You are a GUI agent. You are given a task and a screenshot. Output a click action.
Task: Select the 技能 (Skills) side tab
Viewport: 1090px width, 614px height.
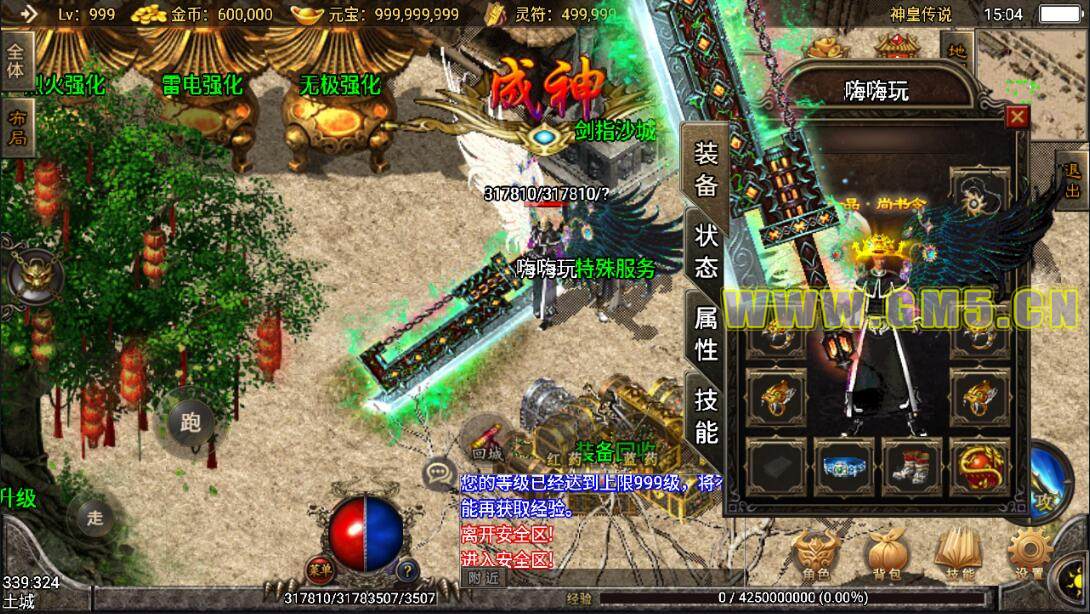click(x=706, y=416)
